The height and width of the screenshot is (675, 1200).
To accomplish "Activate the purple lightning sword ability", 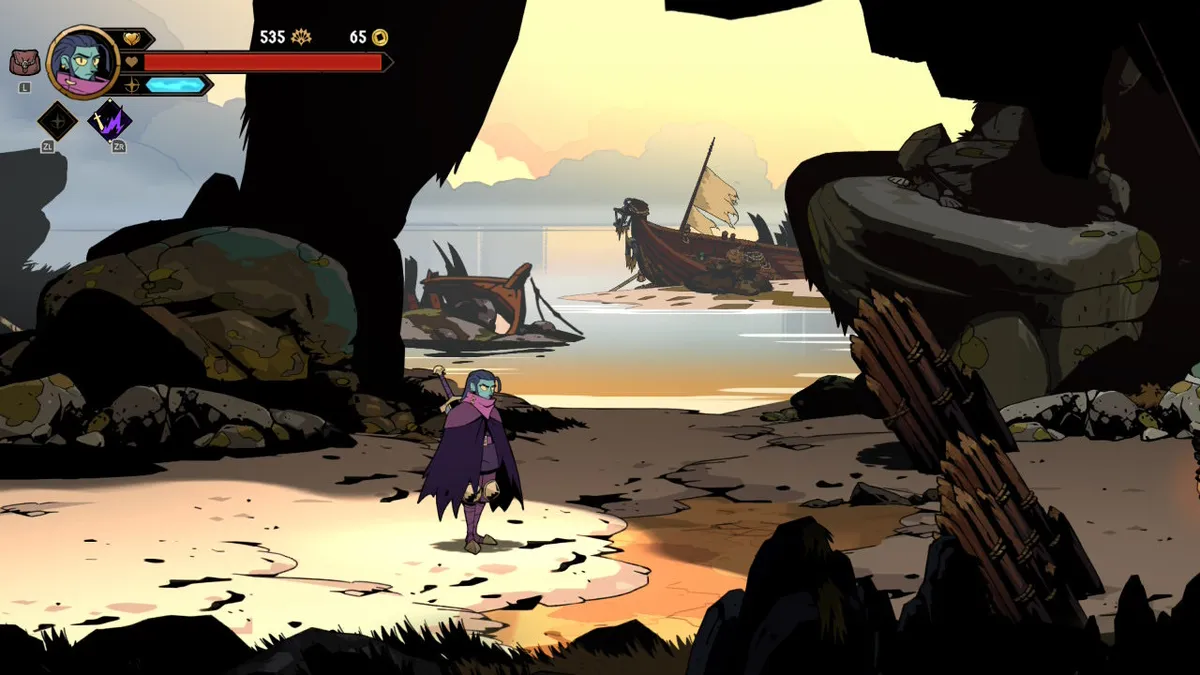I will pyautogui.click(x=109, y=122).
